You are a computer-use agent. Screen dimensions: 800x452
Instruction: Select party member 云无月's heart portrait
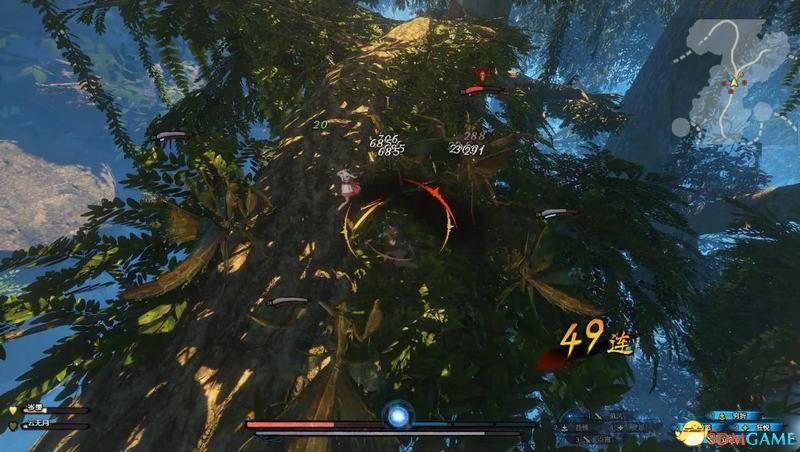12,426
